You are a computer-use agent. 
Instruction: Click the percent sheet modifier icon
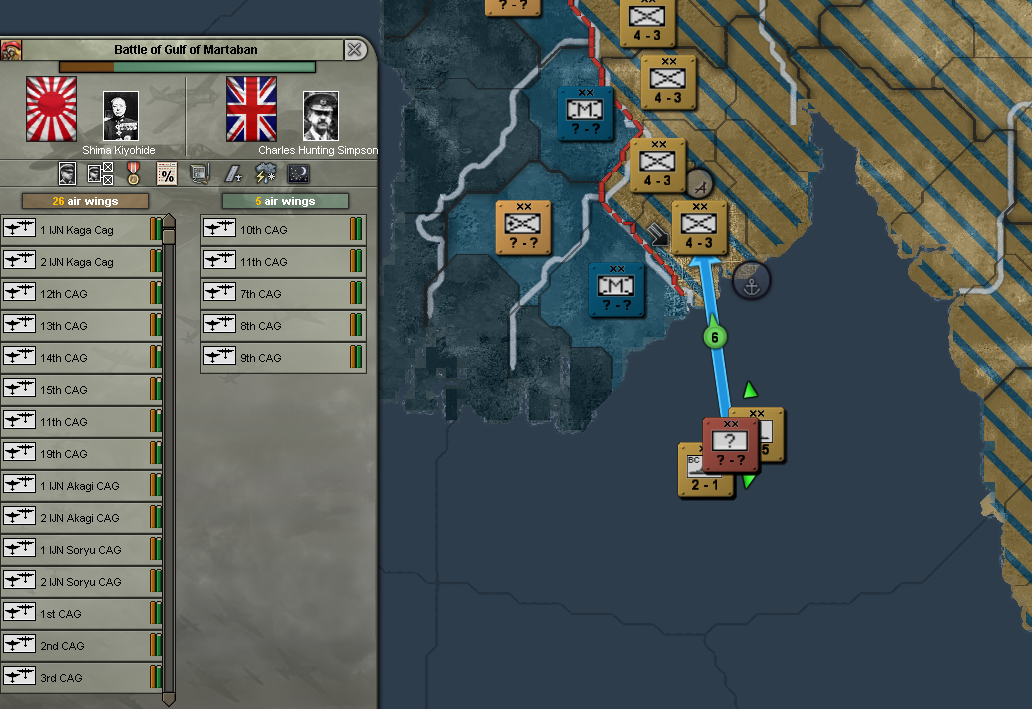pyautogui.click(x=167, y=173)
